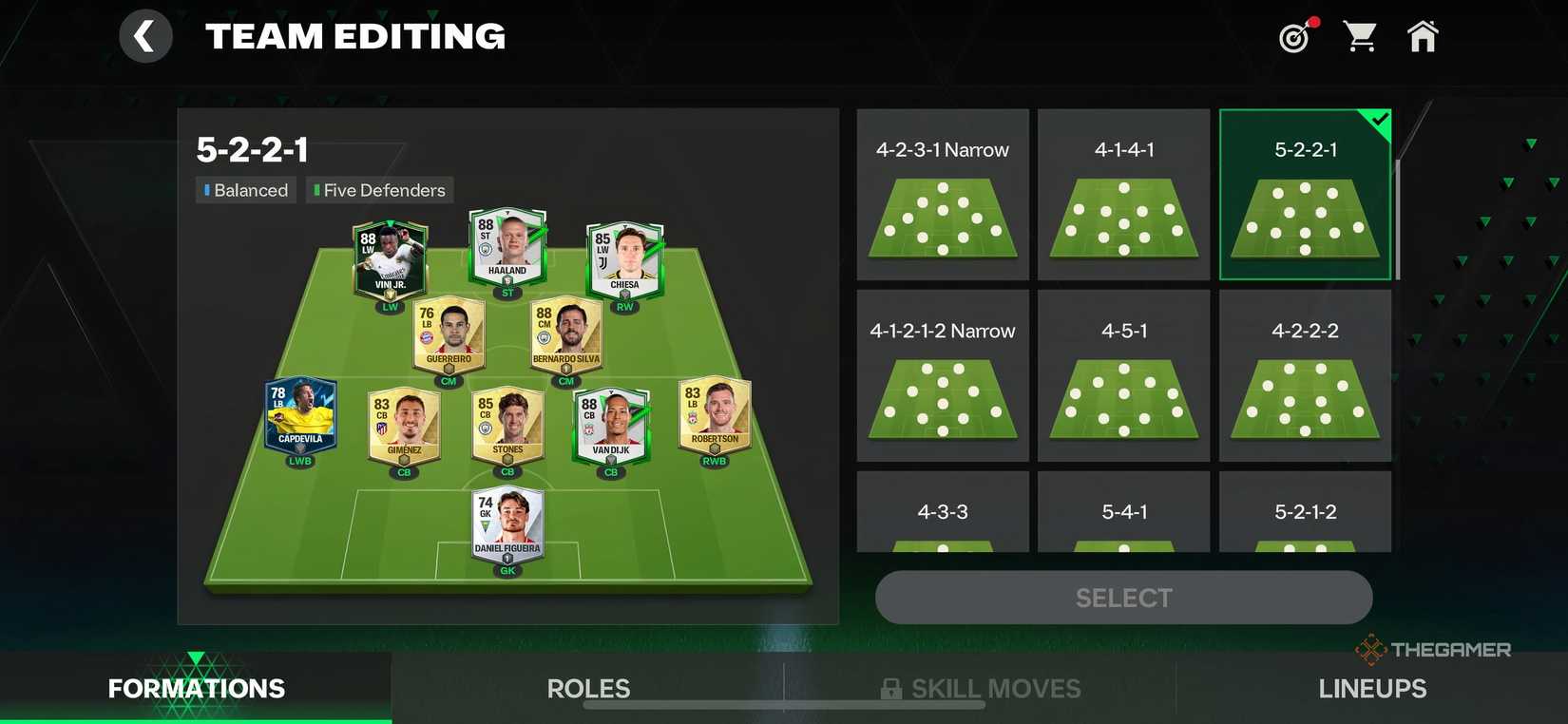Click the Five Defenders label
The image size is (1568, 724).
[x=379, y=190]
